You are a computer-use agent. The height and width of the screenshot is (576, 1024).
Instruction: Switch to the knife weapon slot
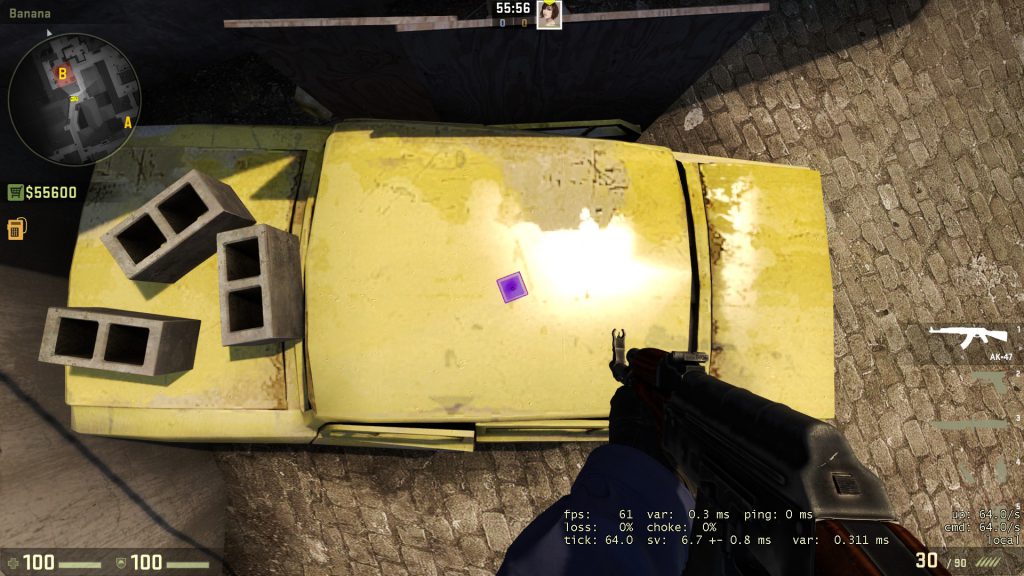[975, 424]
